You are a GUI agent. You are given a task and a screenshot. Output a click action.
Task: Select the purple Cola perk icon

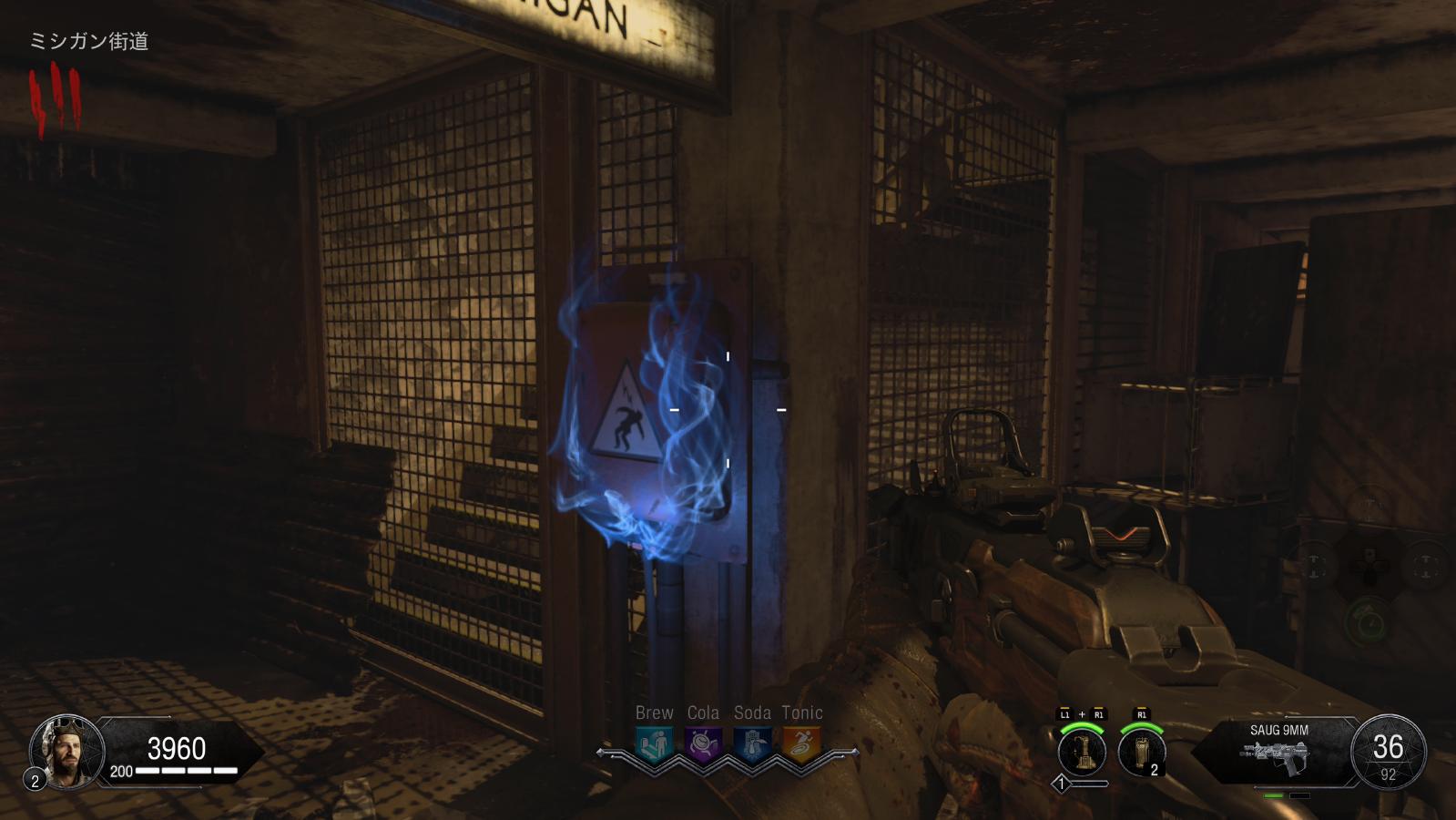[x=703, y=744]
